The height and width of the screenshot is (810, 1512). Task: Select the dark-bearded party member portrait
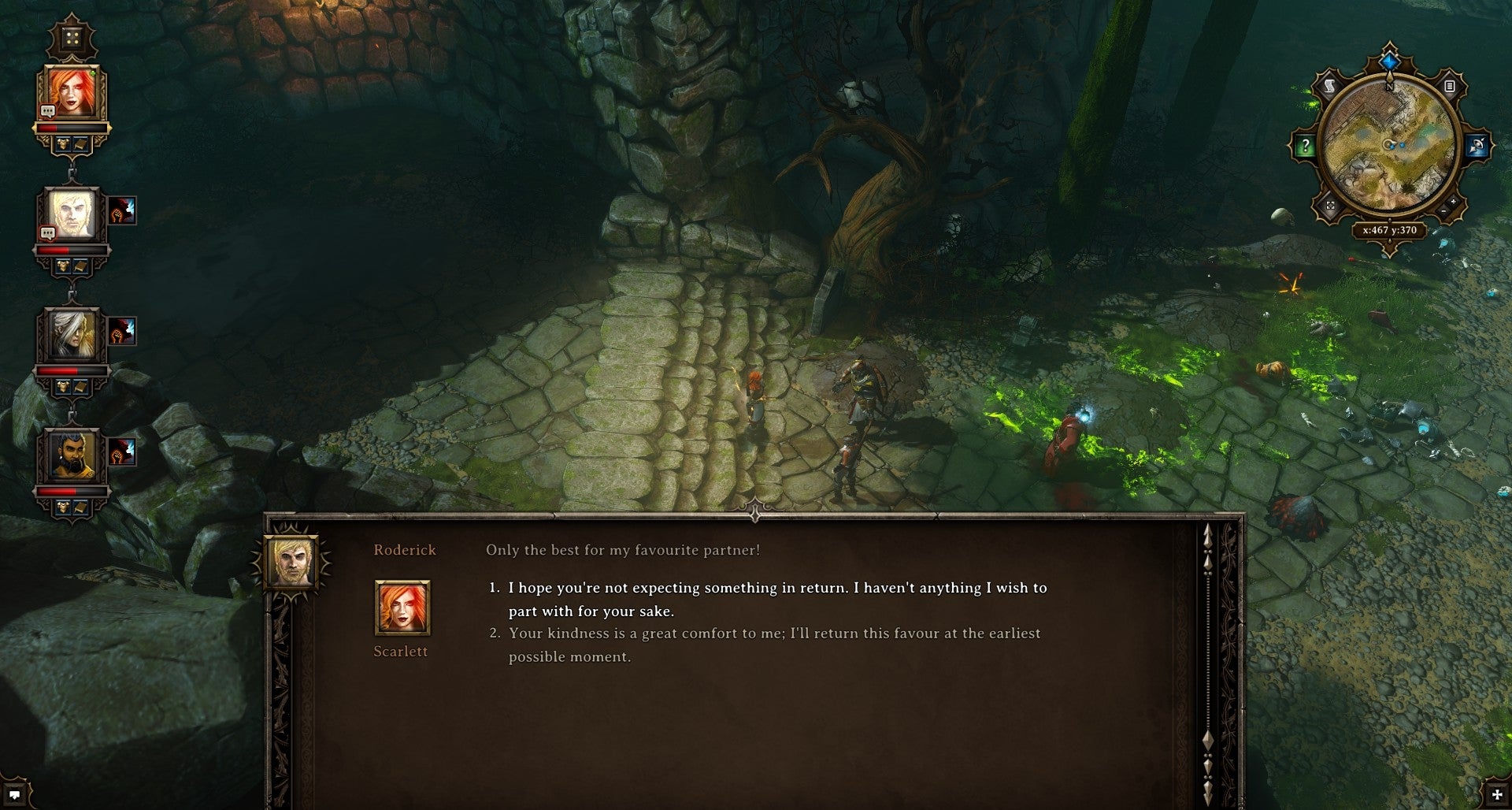[x=72, y=455]
